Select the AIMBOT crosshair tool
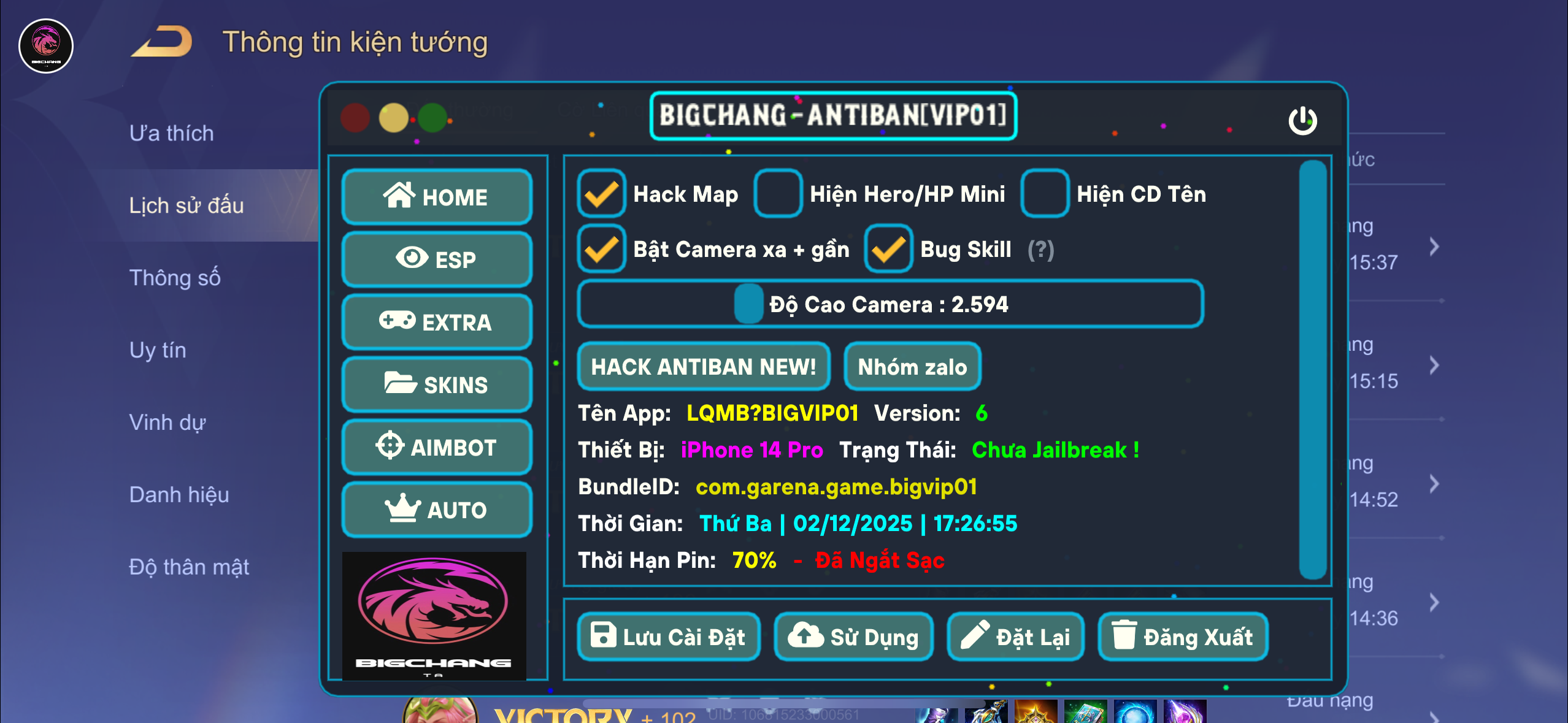This screenshot has width=1568, height=723. coord(437,447)
